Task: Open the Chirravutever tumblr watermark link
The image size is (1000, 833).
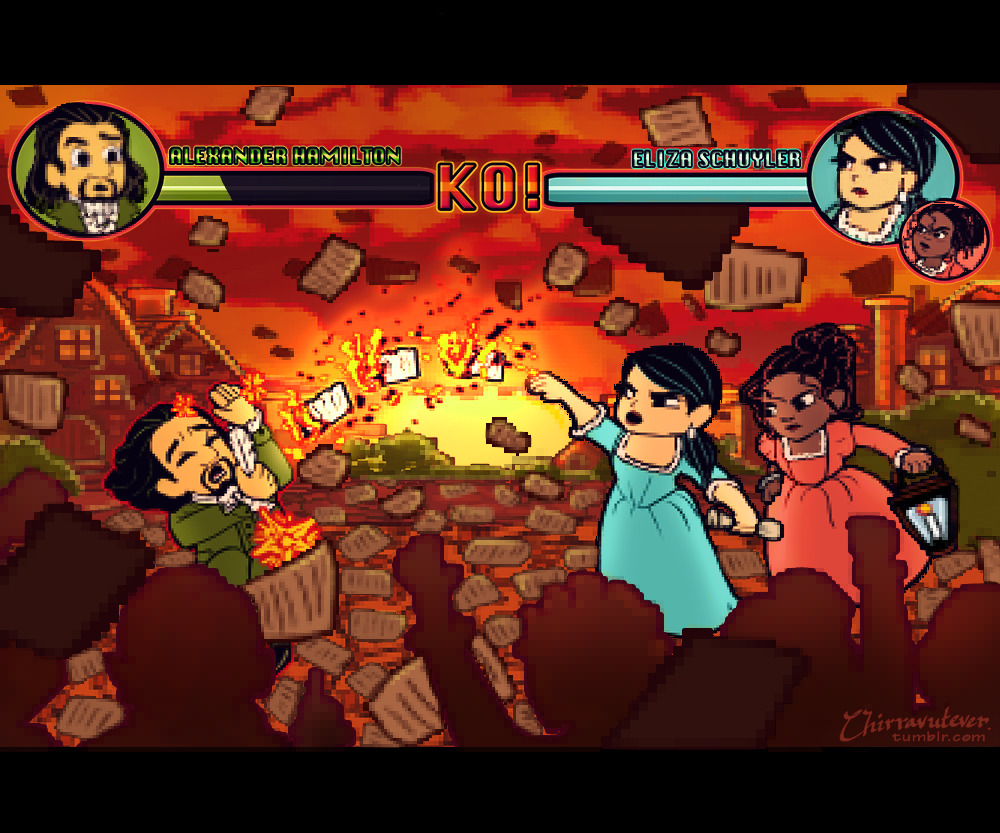Action: [915, 726]
